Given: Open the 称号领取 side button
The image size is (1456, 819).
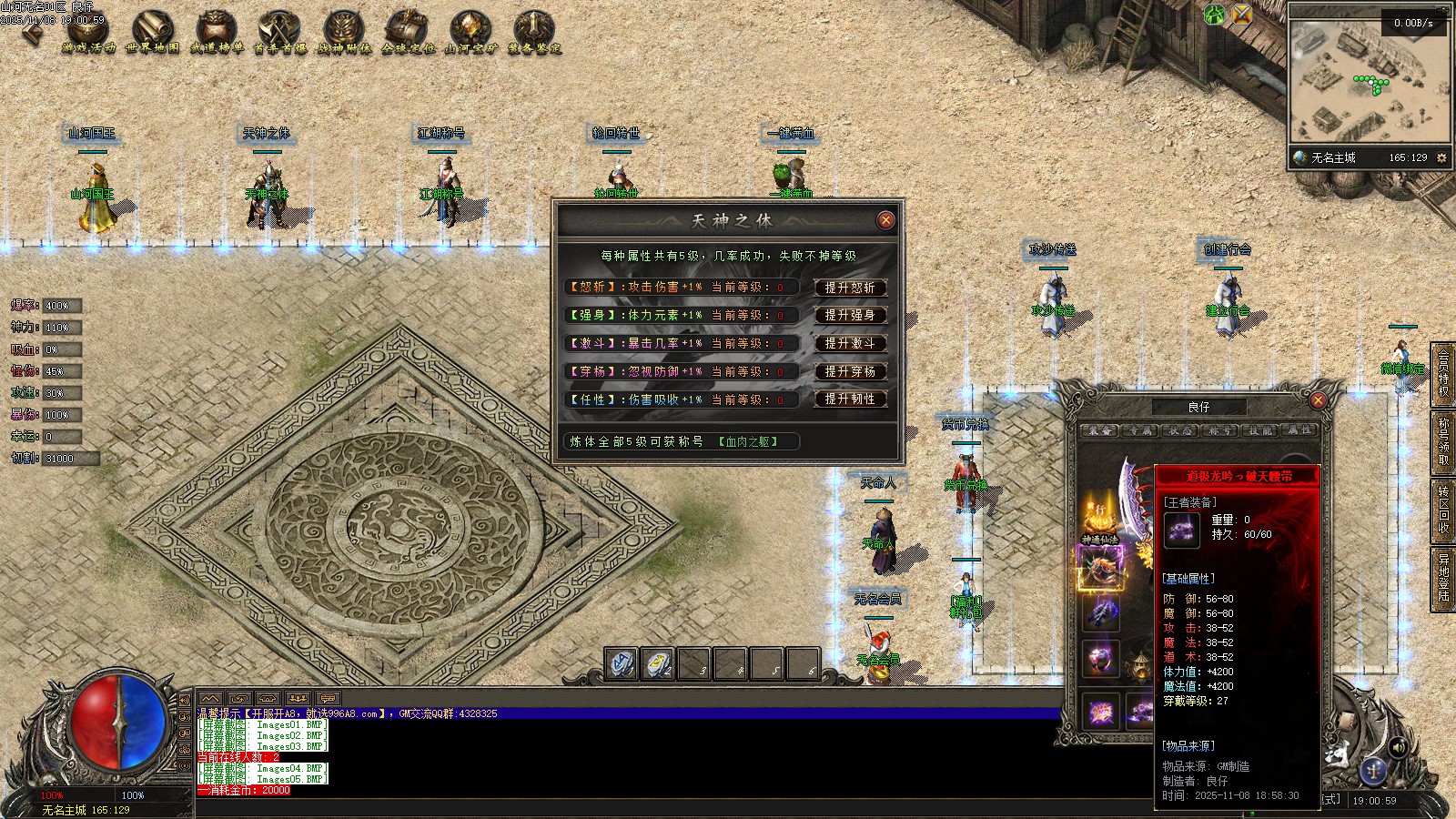Looking at the screenshot, I should point(1443,441).
